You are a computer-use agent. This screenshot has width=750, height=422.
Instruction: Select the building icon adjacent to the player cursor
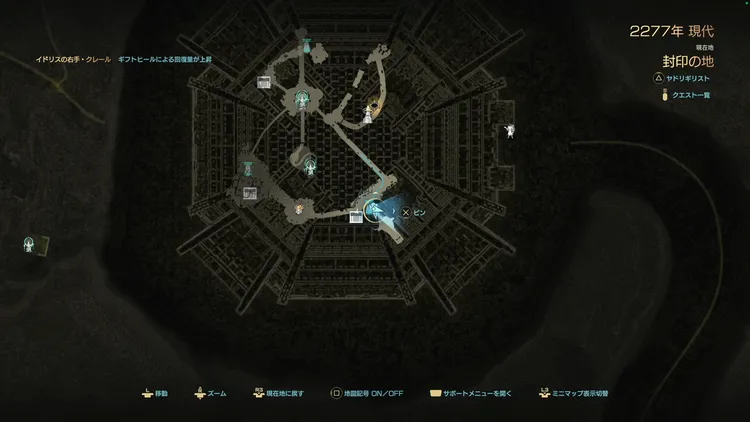pos(355,218)
